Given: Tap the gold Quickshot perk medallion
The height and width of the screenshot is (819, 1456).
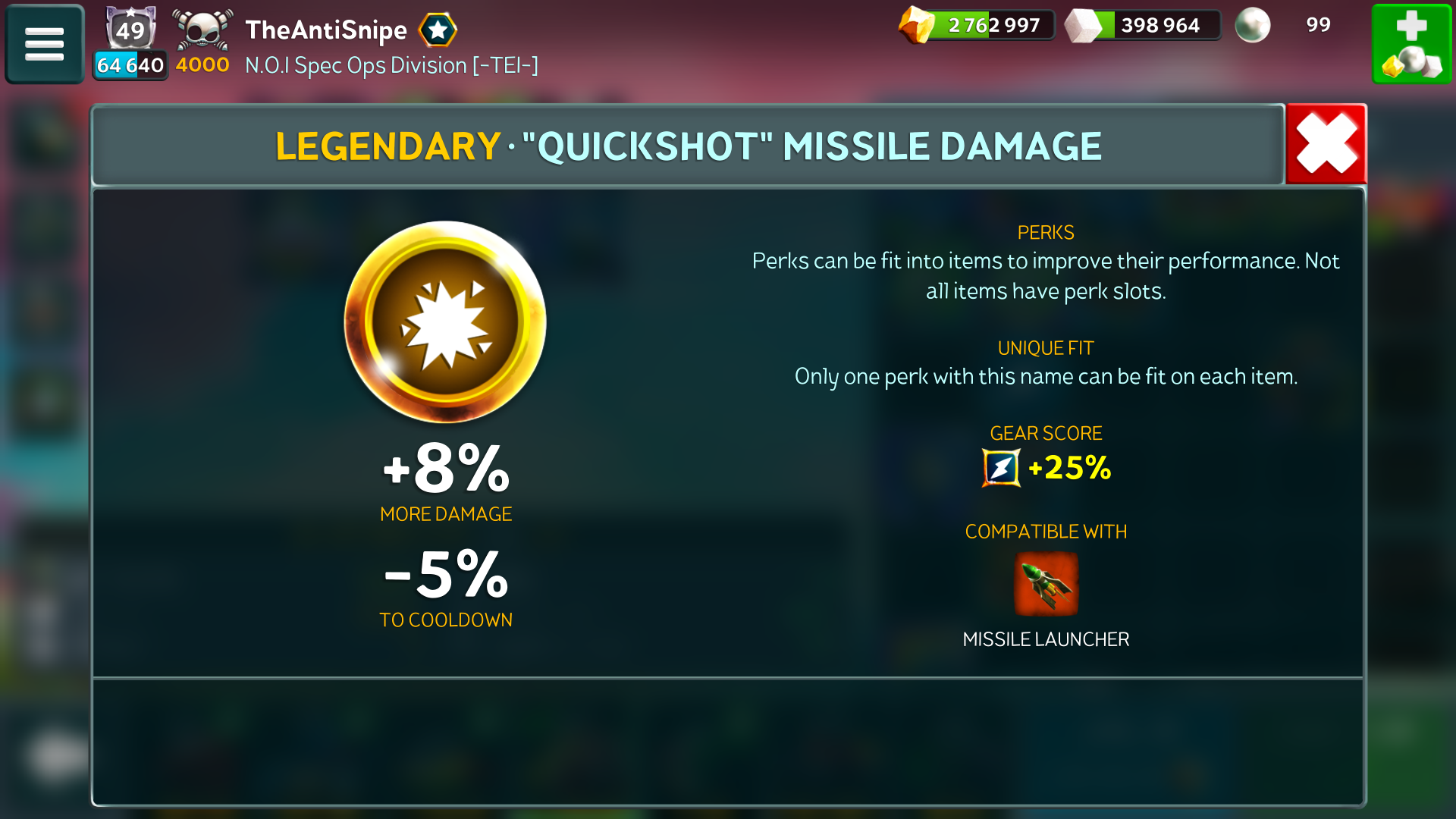Looking at the screenshot, I should [445, 322].
